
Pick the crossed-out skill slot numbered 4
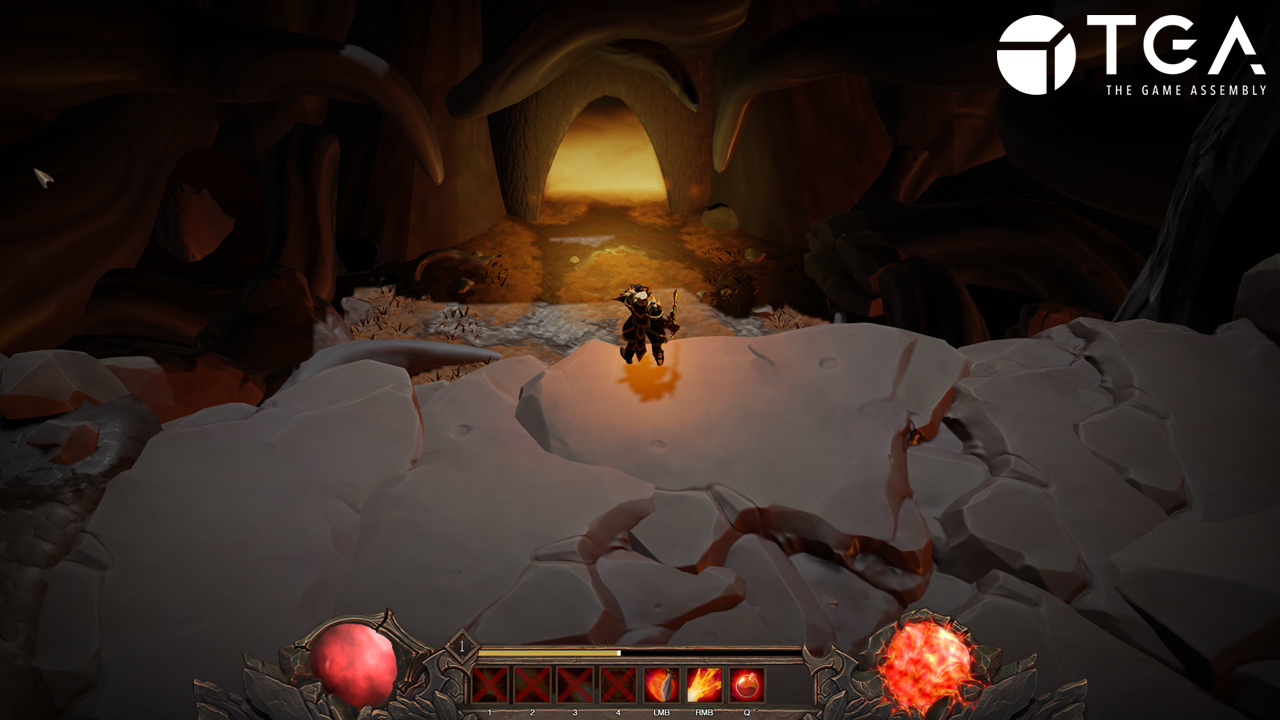click(618, 685)
